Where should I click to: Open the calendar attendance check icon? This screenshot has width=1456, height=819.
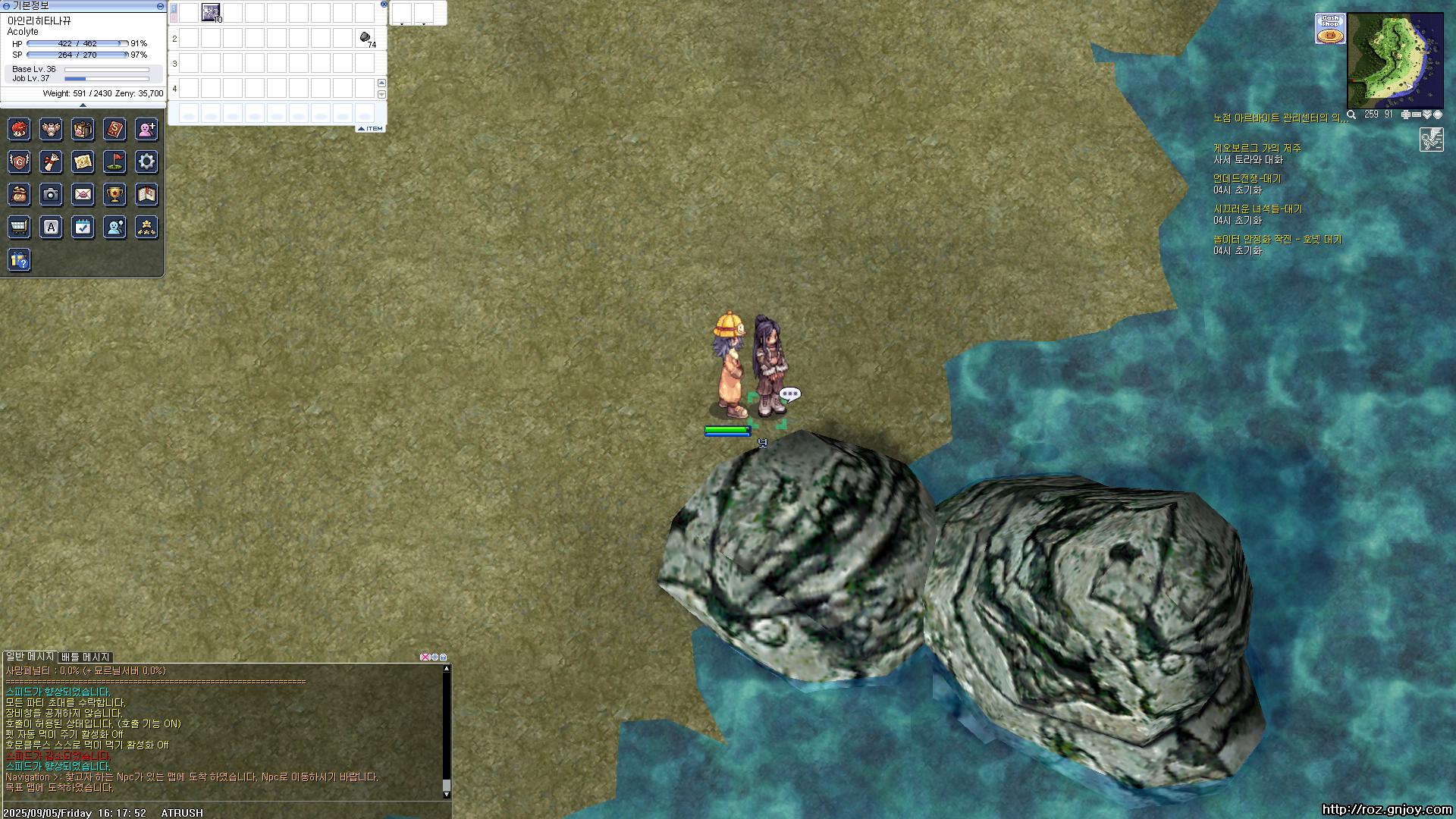click(83, 227)
